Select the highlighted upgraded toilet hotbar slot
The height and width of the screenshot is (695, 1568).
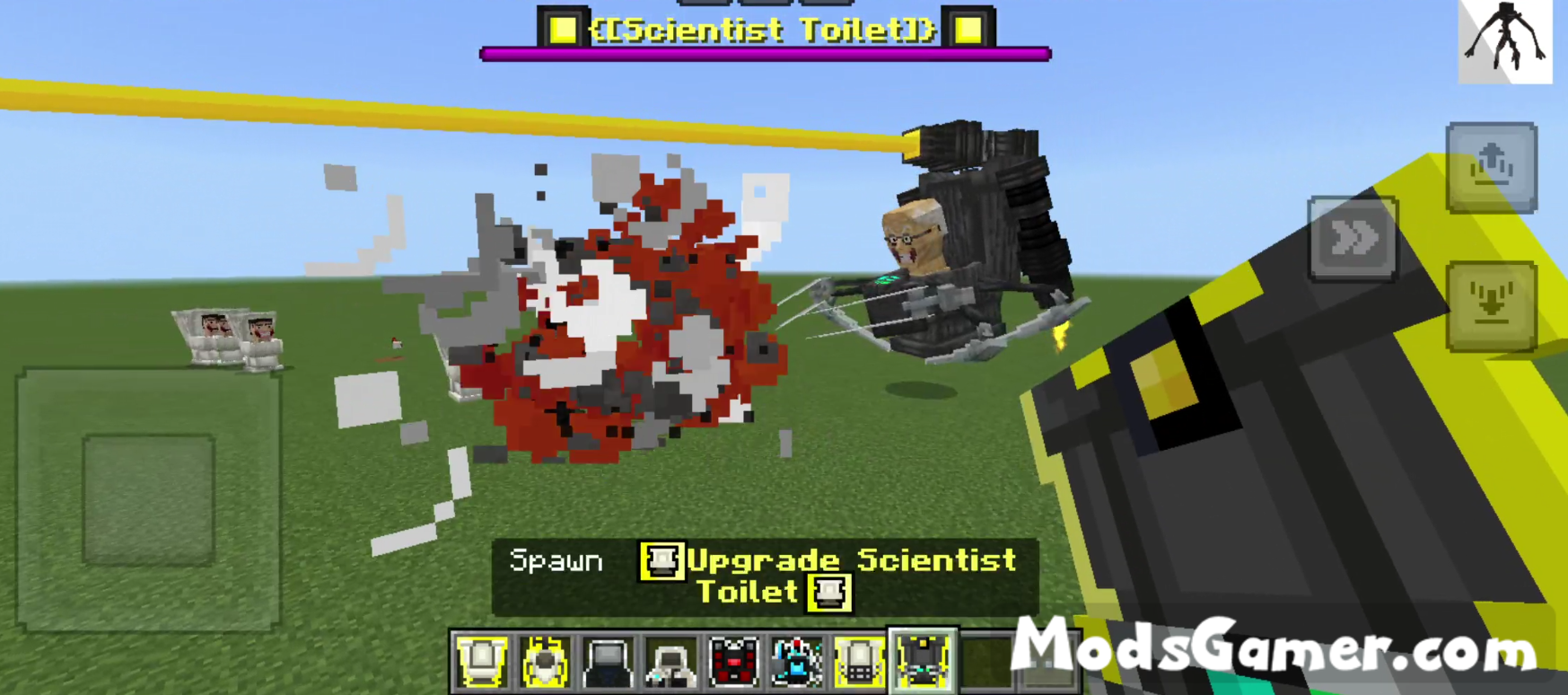tap(921, 662)
